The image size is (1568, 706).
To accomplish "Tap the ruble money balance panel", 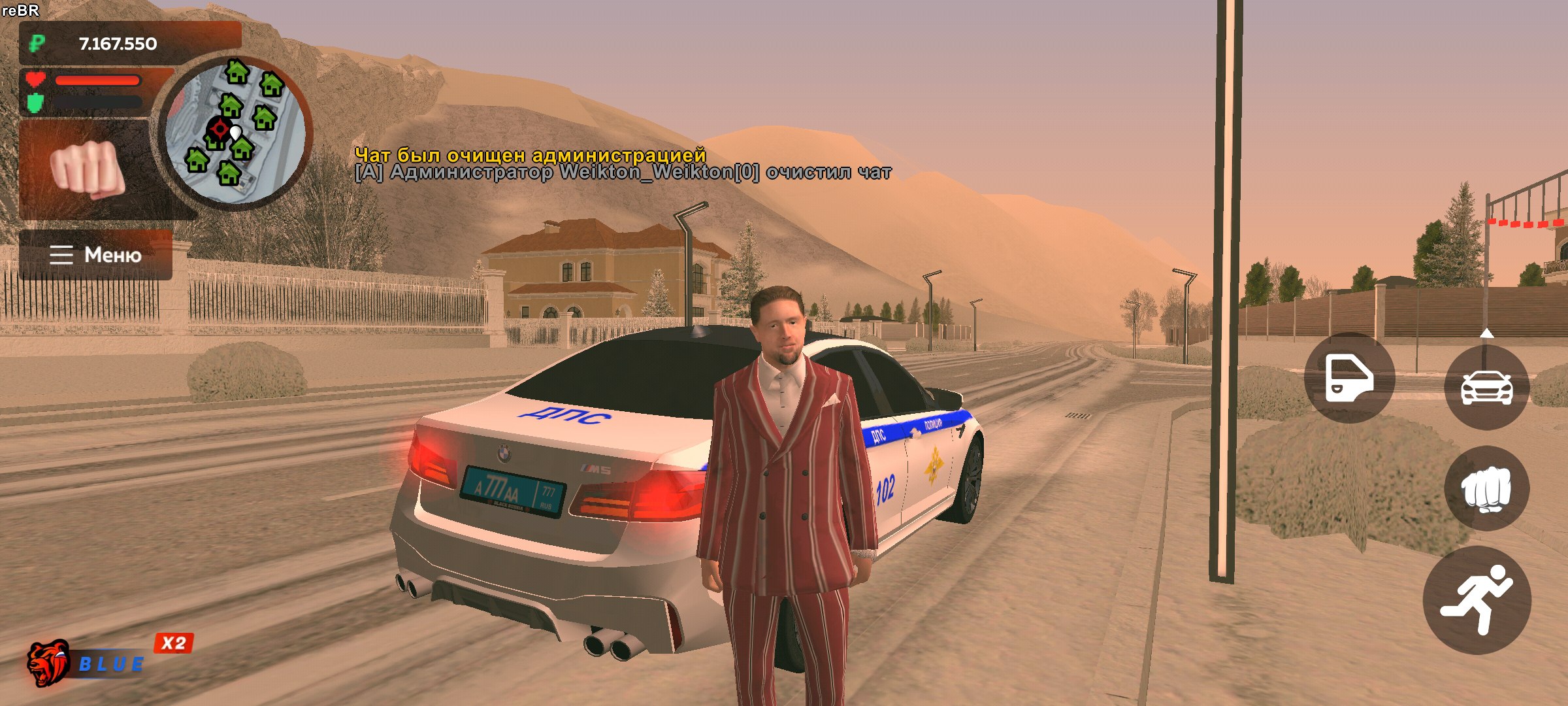I will coord(130,43).
